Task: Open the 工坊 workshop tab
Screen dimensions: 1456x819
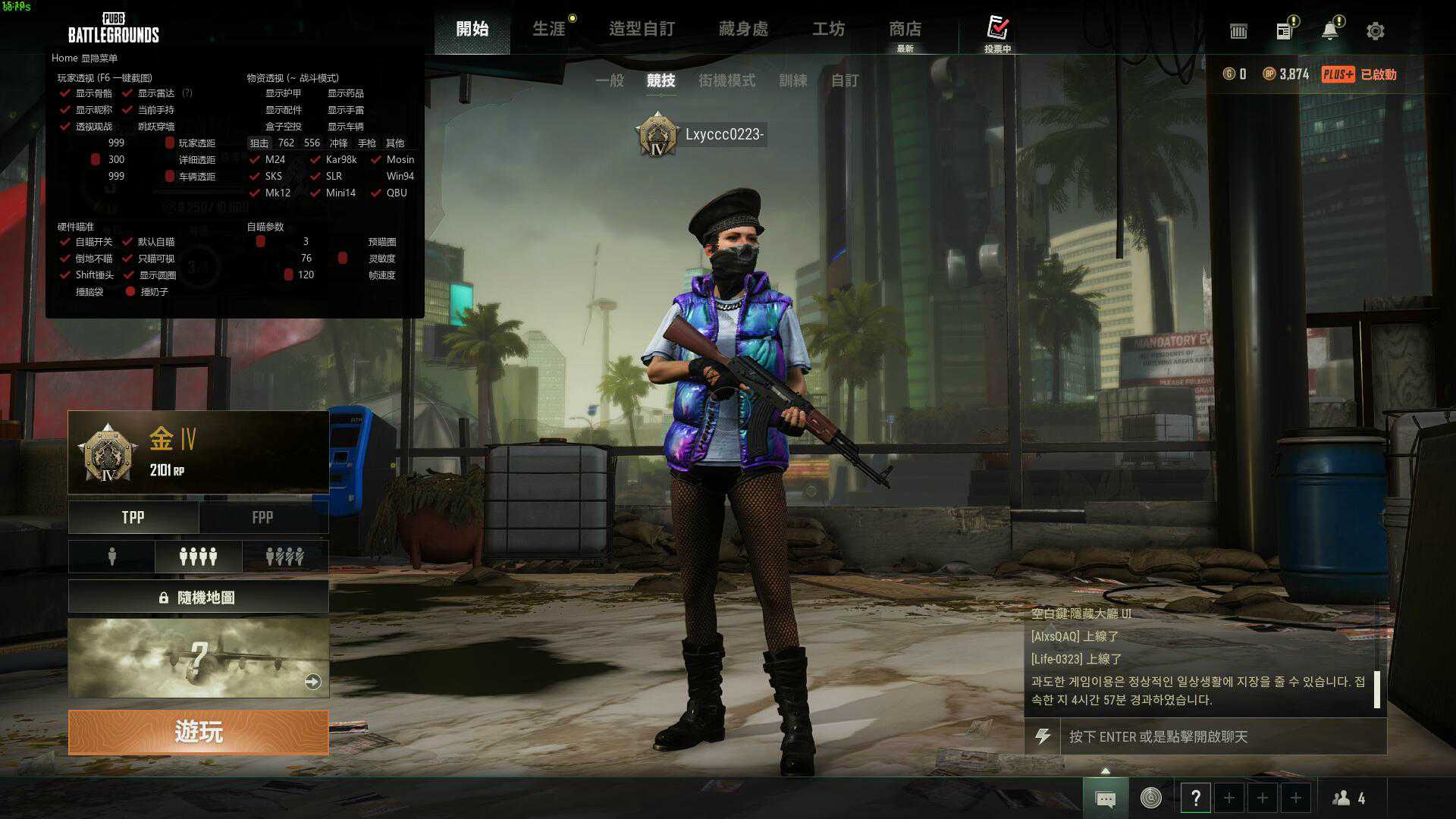Action: 828,29
